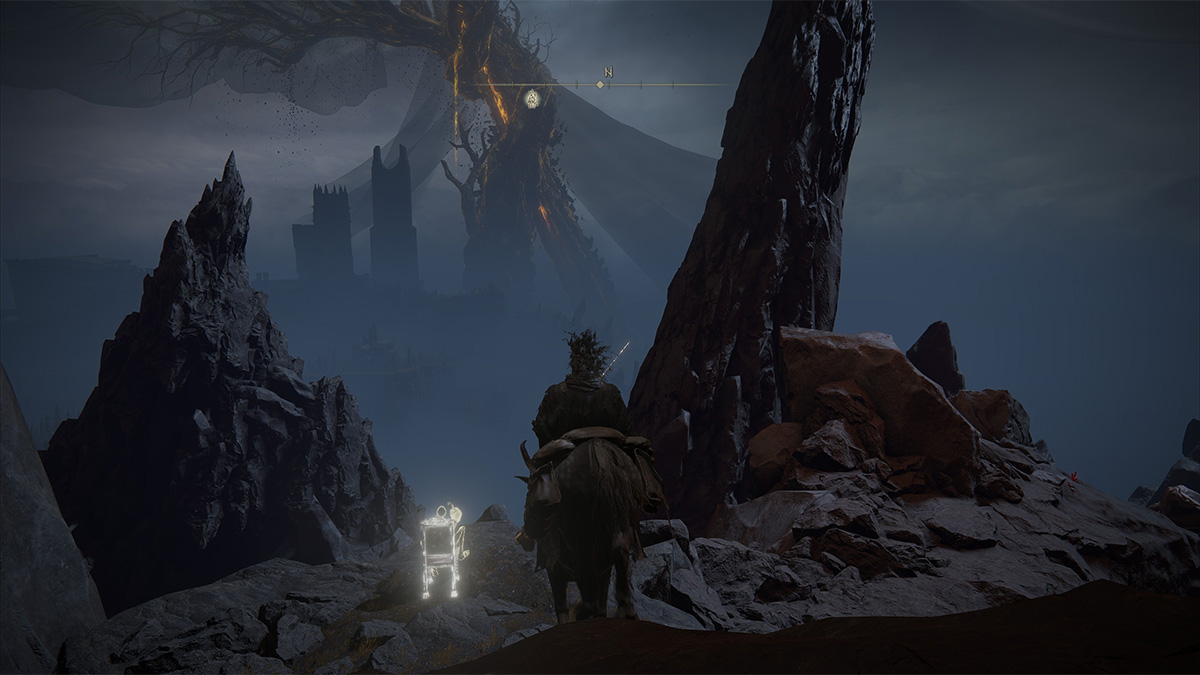Select the north diamond on the compass bar

click(x=600, y=84)
